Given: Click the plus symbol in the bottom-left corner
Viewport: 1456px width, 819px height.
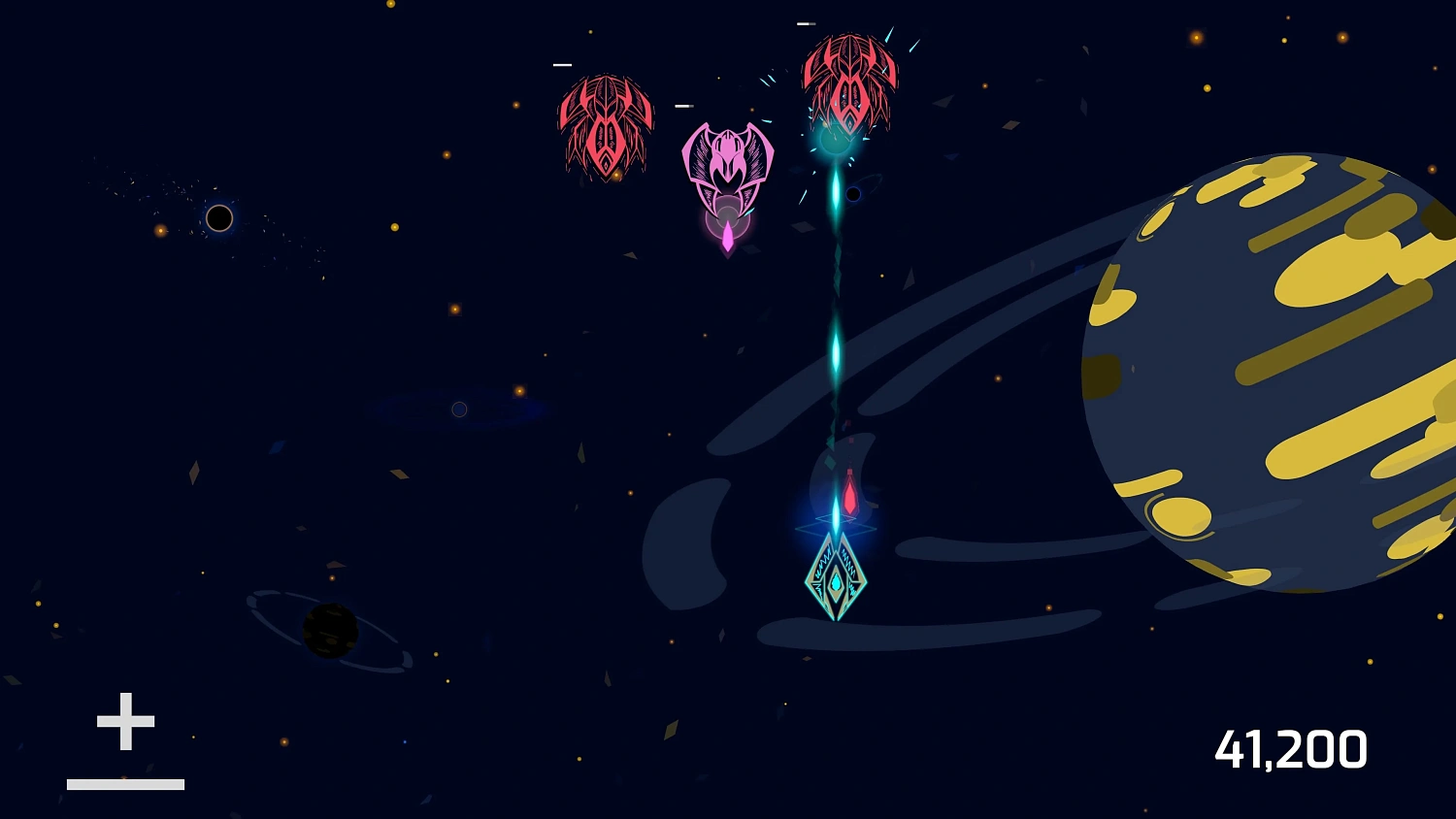Looking at the screenshot, I should pos(124,720).
